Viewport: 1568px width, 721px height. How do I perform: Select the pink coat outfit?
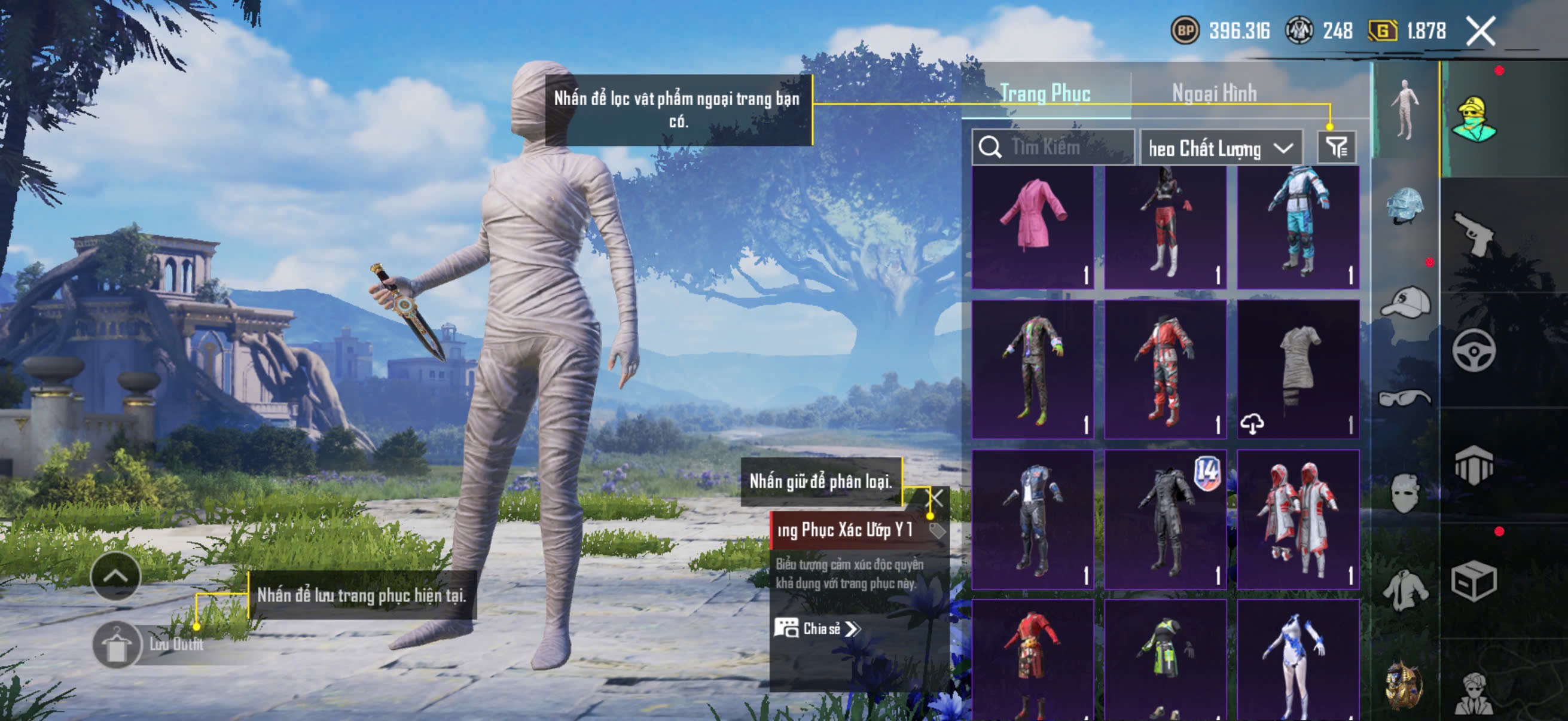[1032, 227]
